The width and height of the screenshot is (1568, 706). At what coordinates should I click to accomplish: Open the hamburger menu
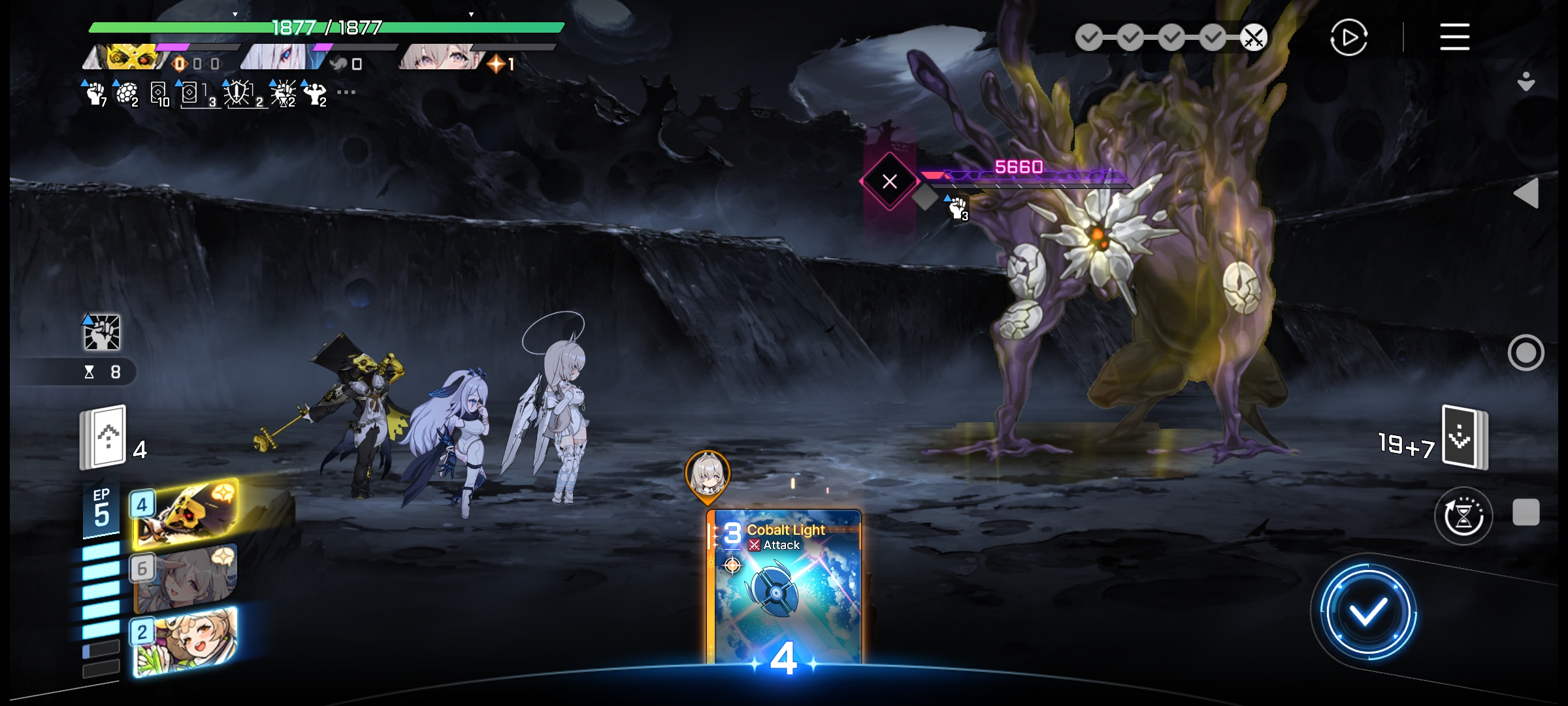point(1454,37)
